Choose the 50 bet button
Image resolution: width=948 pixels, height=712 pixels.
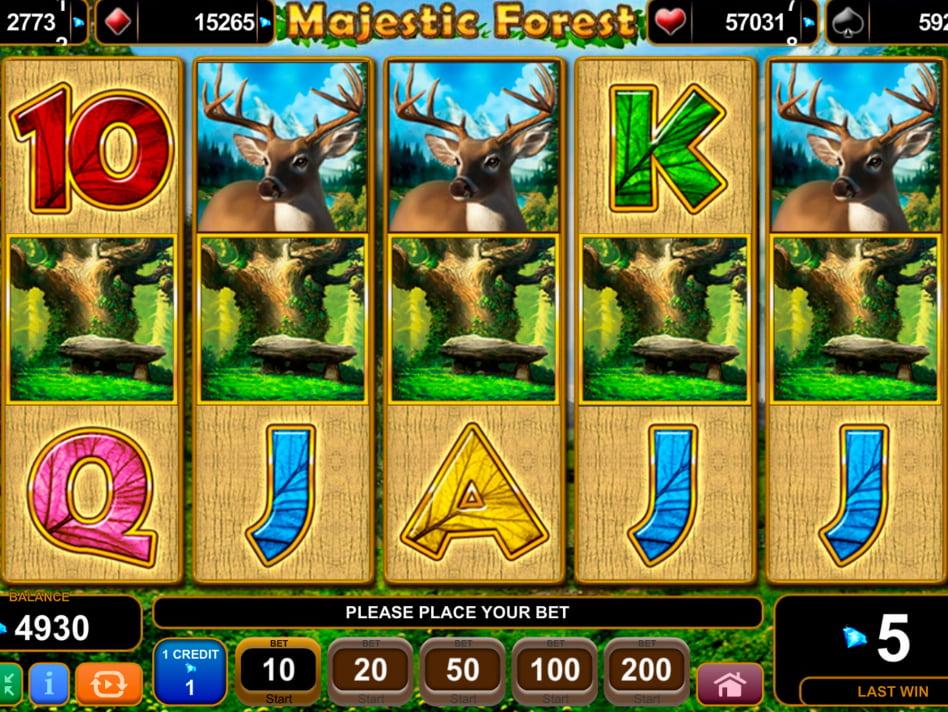pos(462,671)
